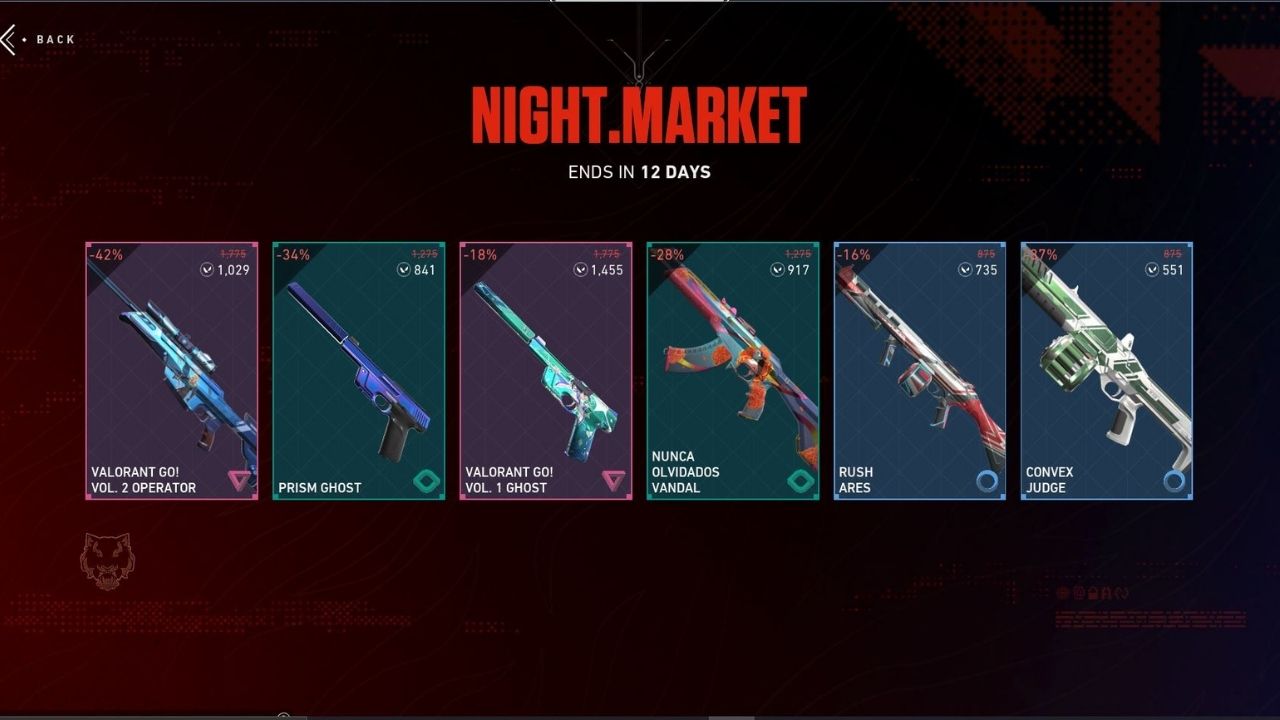The image size is (1280, 720).
Task: Click the ENDS IN 12 DAYS countdown text
Action: pyautogui.click(x=640, y=172)
